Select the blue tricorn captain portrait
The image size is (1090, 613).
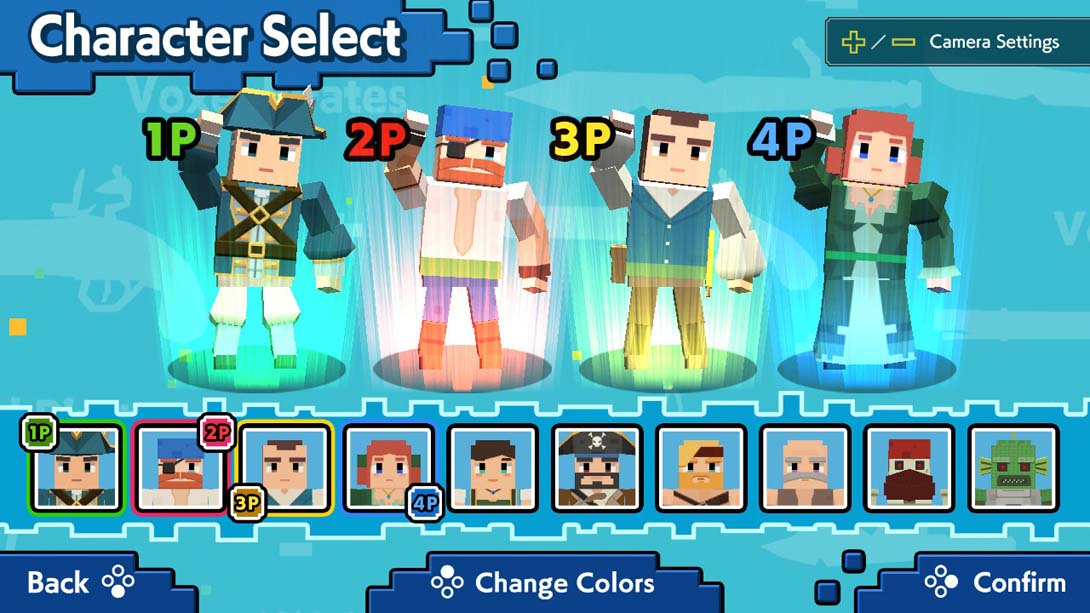pyautogui.click(x=76, y=469)
